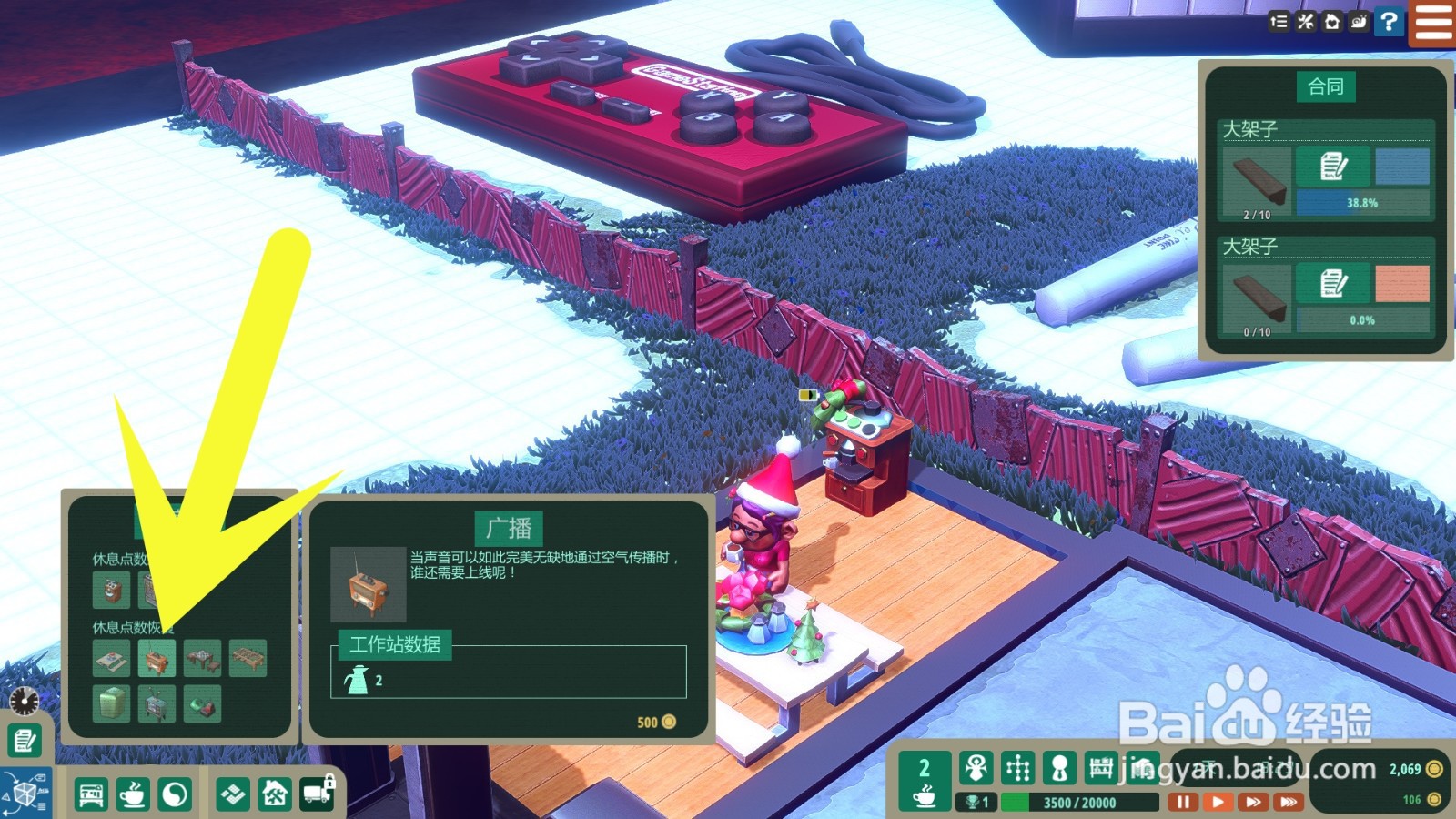
Task: Set game to normal play speed
Action: tap(1218, 802)
